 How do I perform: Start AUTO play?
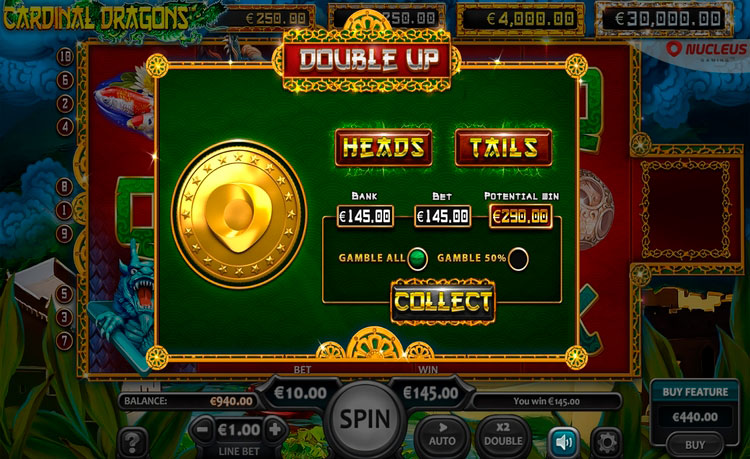pos(443,433)
